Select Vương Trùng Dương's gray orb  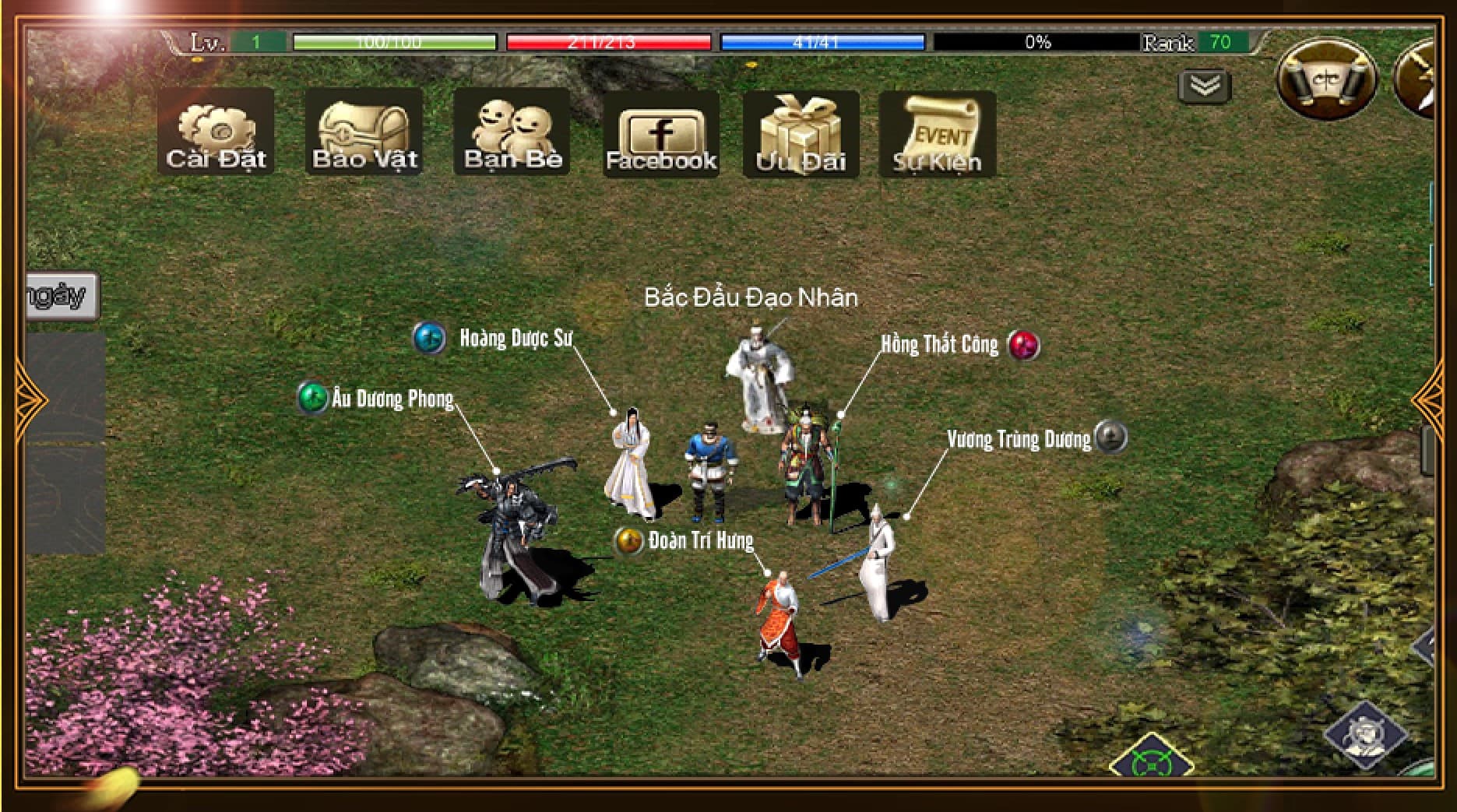1110,437
